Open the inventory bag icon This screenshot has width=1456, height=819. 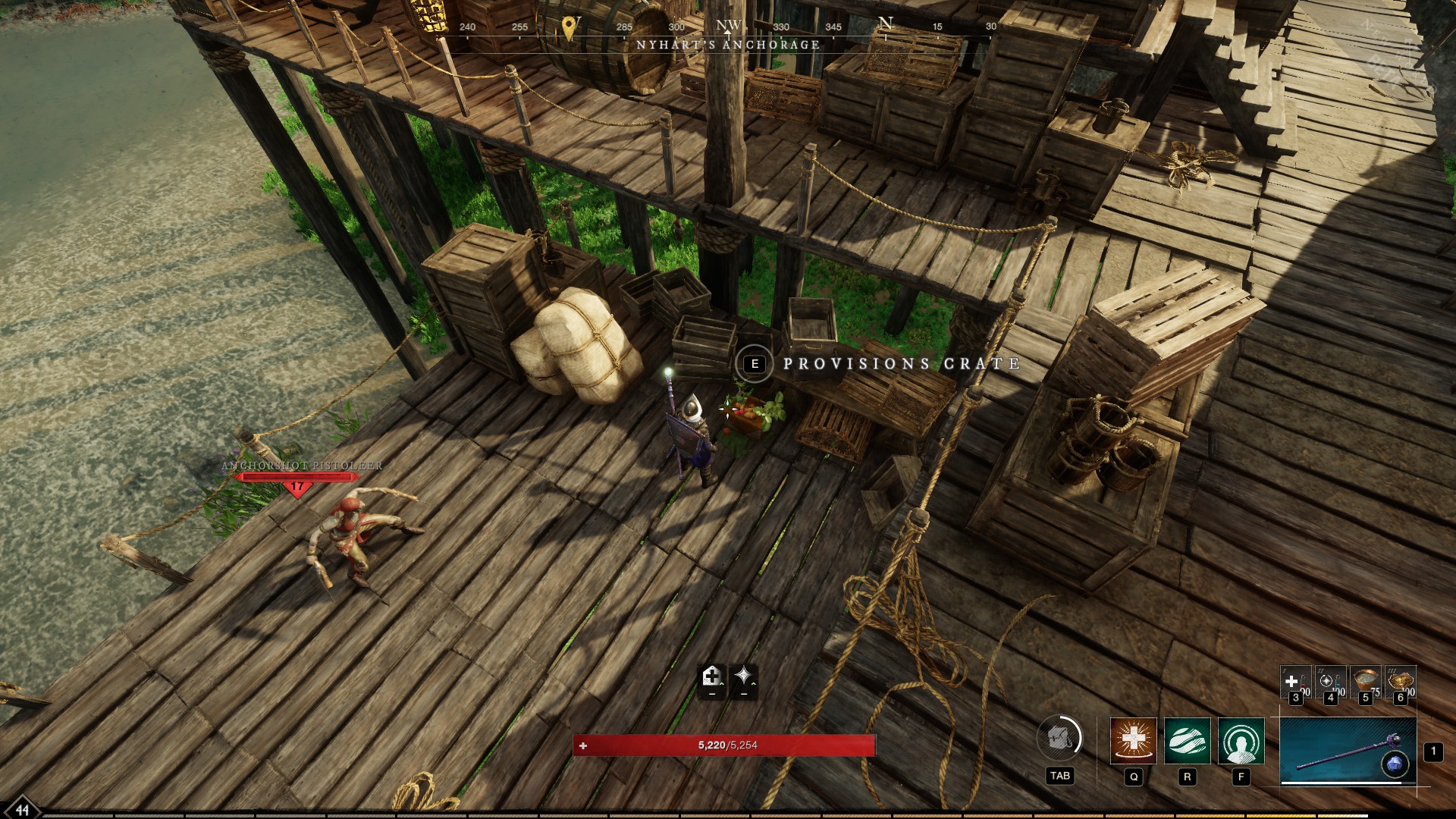coord(1059,737)
